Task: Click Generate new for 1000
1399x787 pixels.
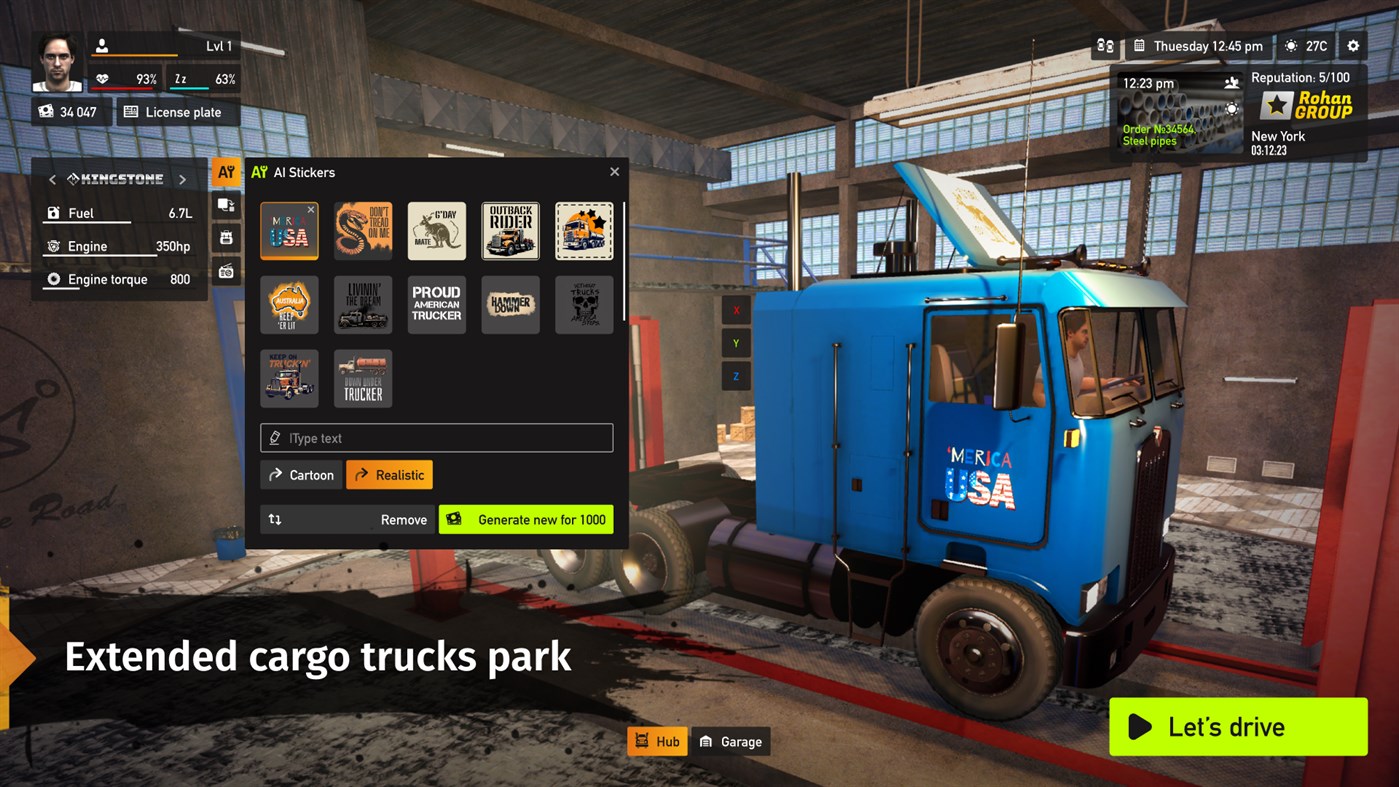Action: tap(526, 519)
